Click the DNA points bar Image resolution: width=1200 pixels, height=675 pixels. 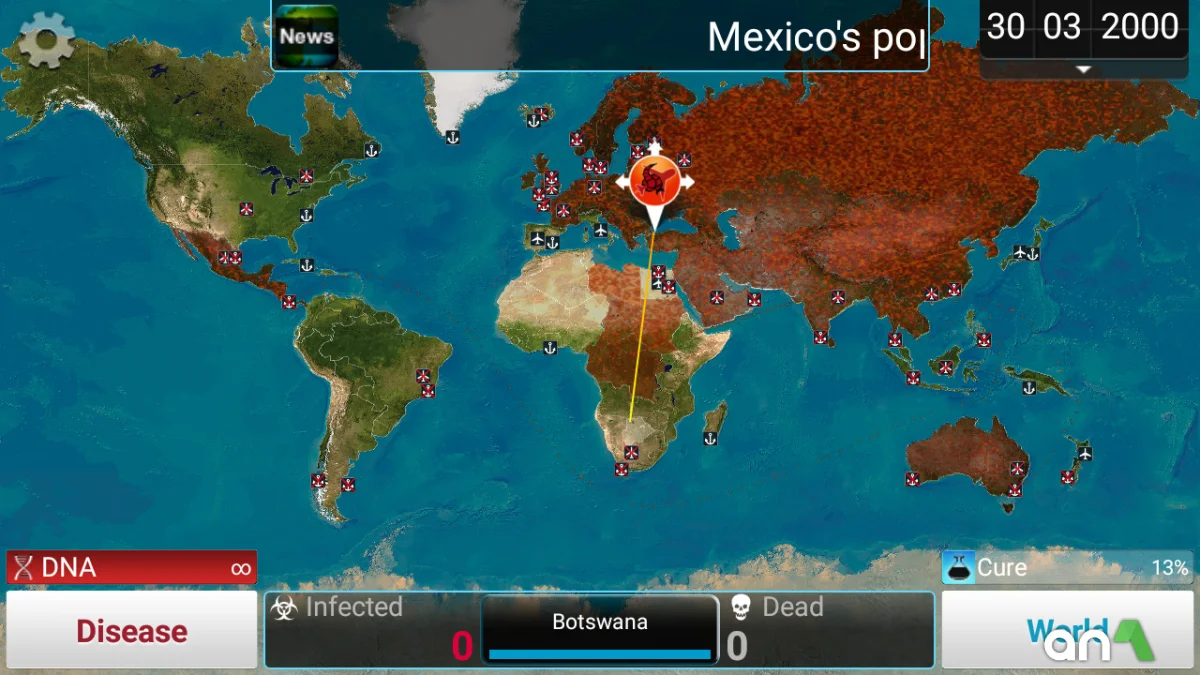[132, 568]
